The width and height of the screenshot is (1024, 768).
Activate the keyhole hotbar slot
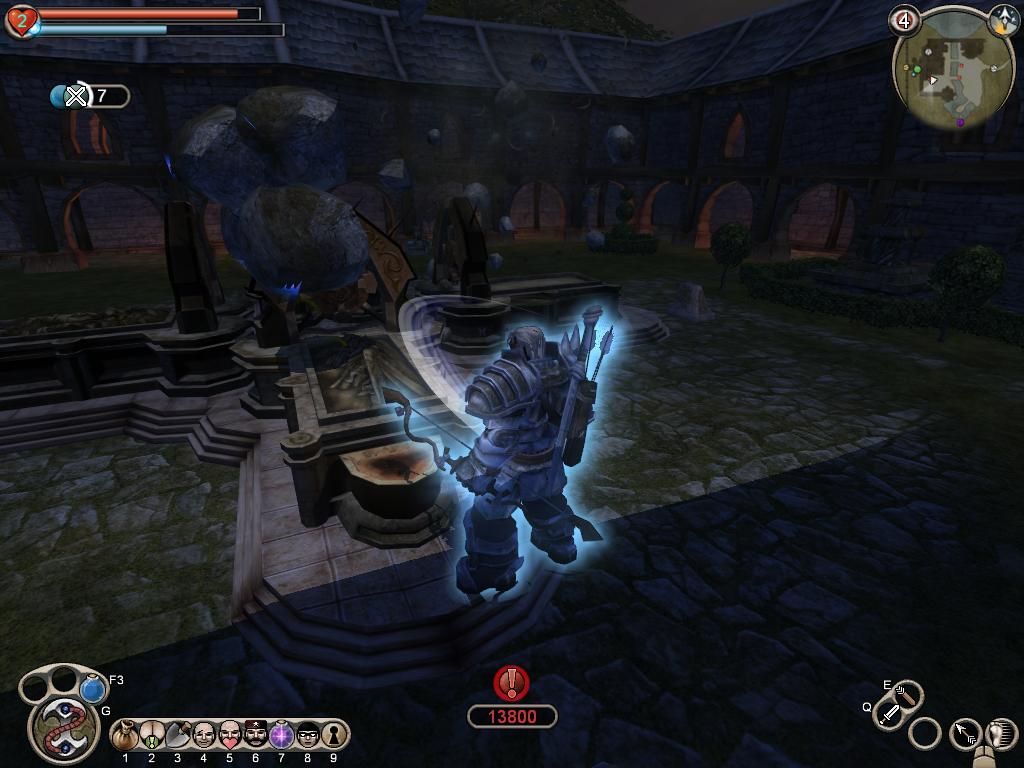point(332,735)
